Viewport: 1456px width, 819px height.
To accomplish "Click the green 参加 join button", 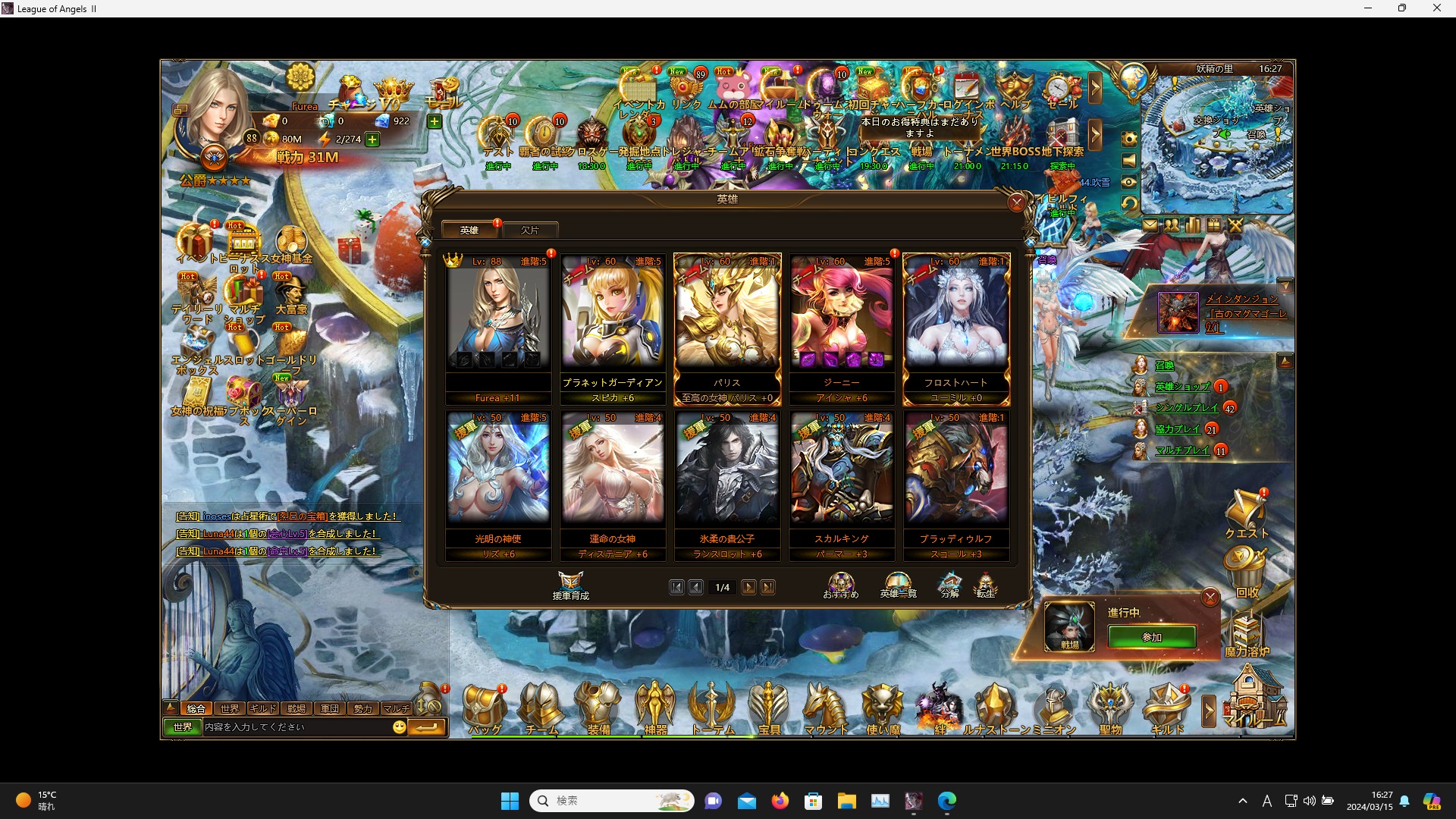I will tap(1151, 637).
